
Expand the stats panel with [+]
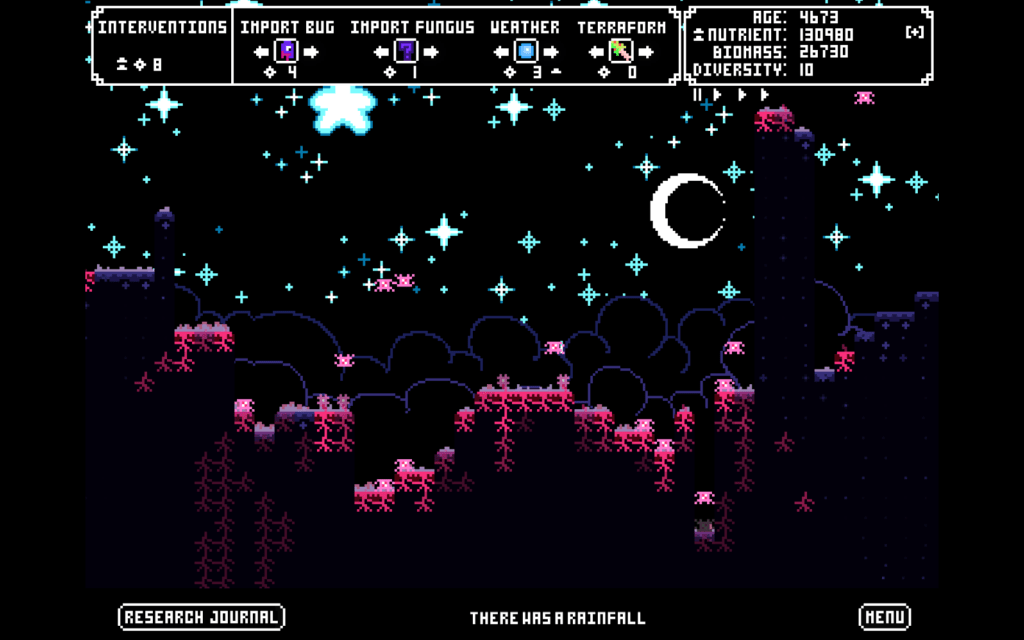[914, 33]
